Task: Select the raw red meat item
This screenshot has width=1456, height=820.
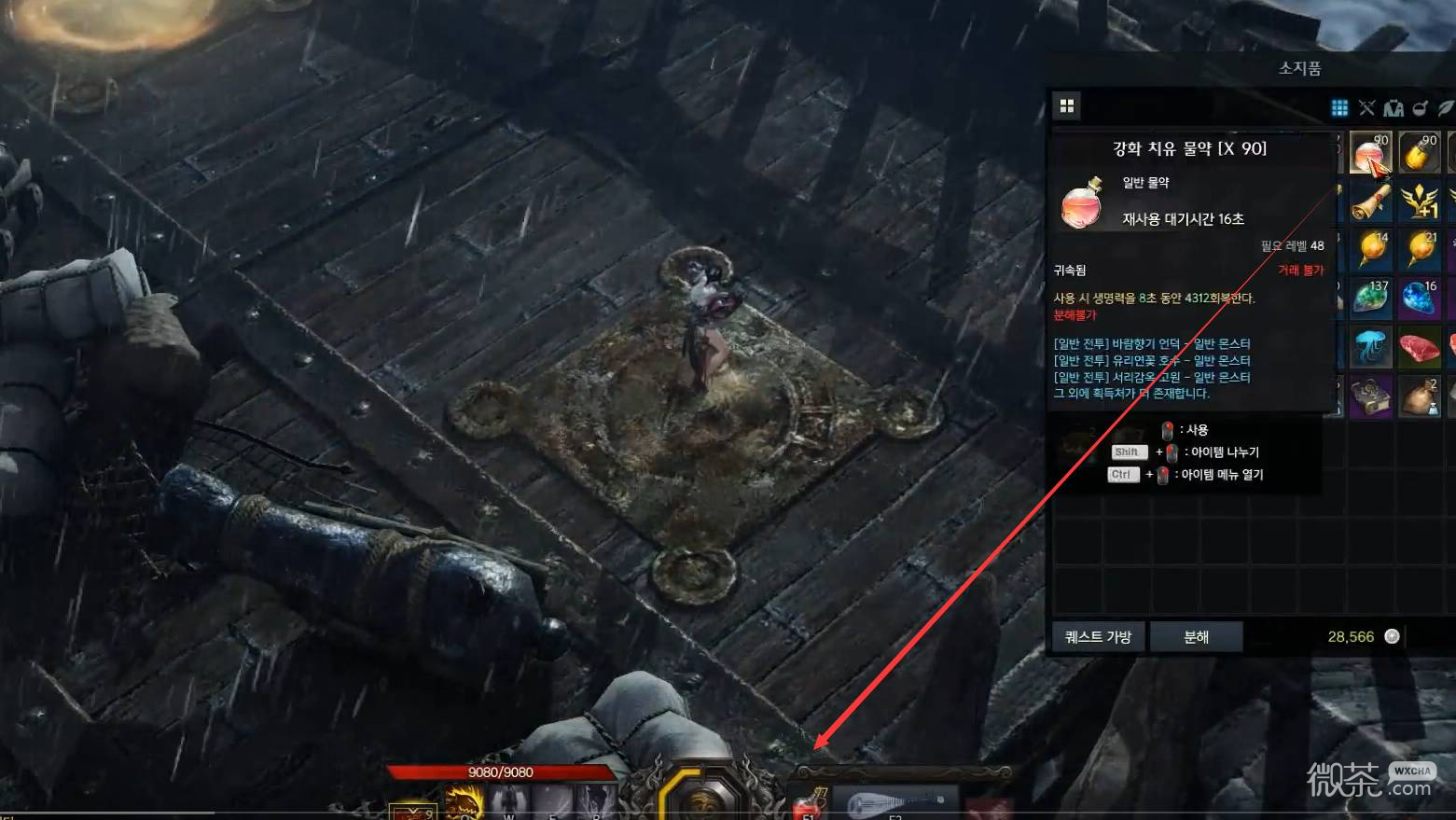Action: click(1419, 347)
